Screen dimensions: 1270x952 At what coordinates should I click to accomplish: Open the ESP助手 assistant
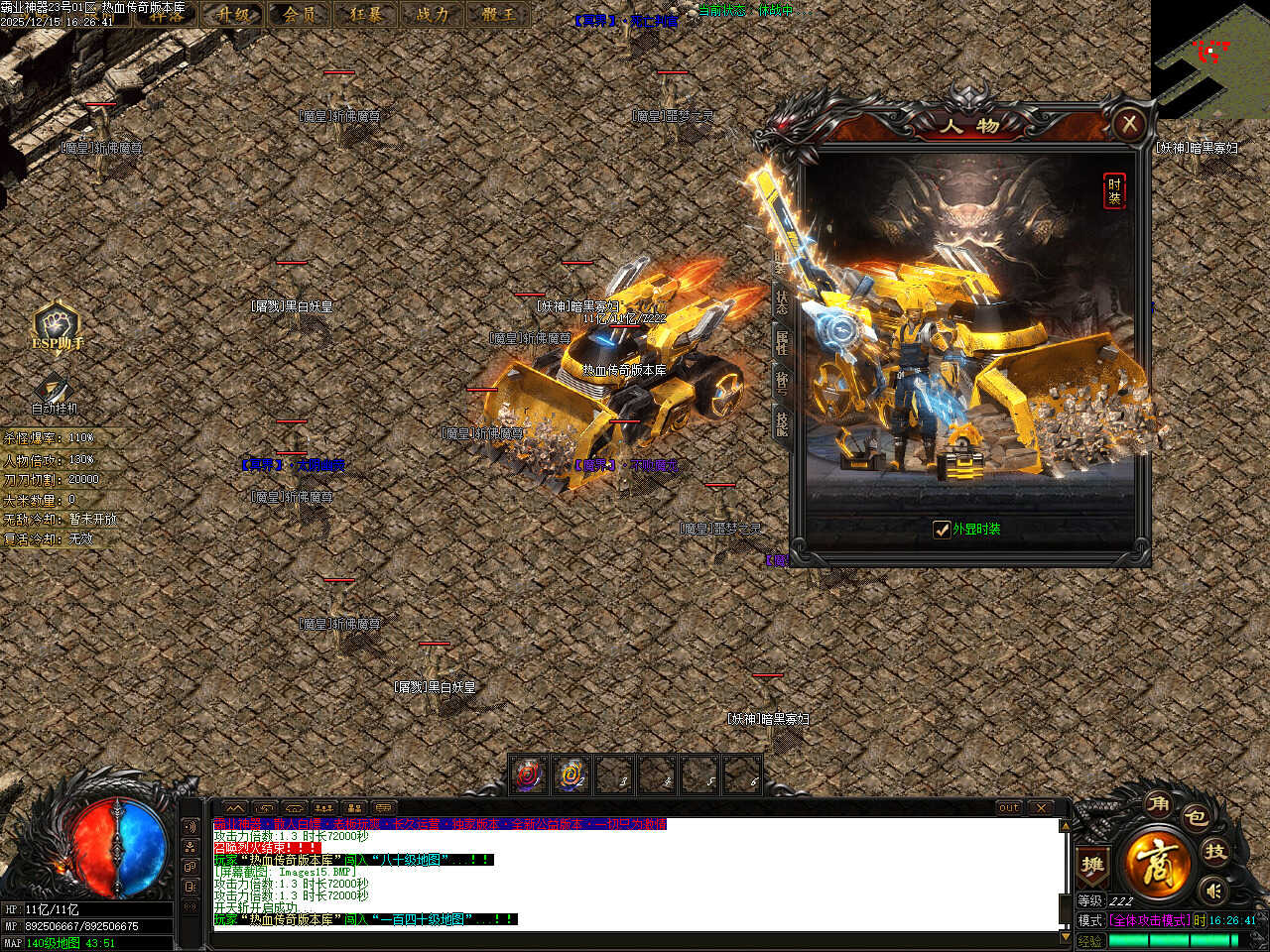pos(57,325)
